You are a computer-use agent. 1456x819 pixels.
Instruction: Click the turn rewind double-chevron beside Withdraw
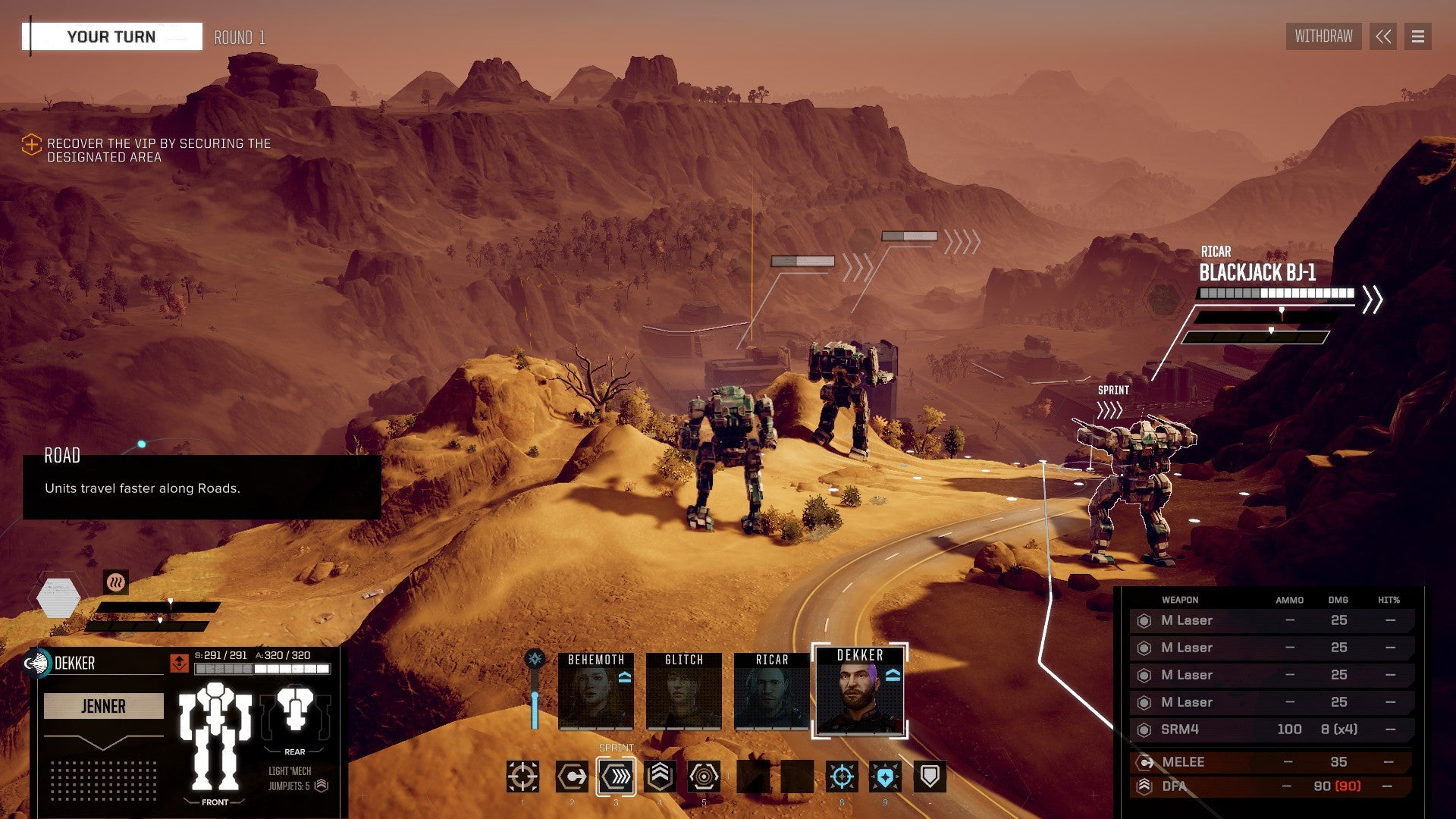click(1383, 36)
